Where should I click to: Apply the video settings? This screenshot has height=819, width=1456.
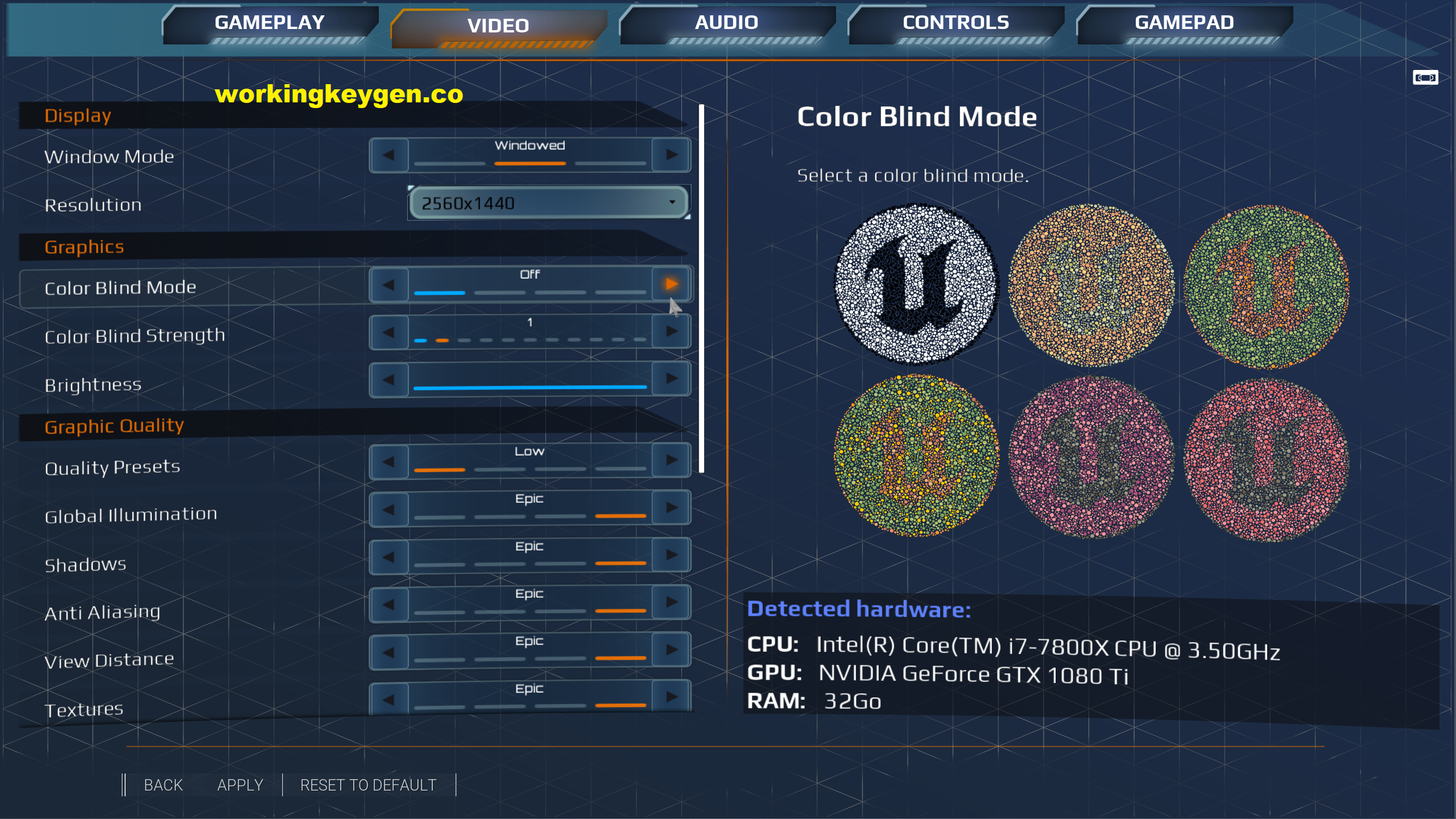(240, 785)
